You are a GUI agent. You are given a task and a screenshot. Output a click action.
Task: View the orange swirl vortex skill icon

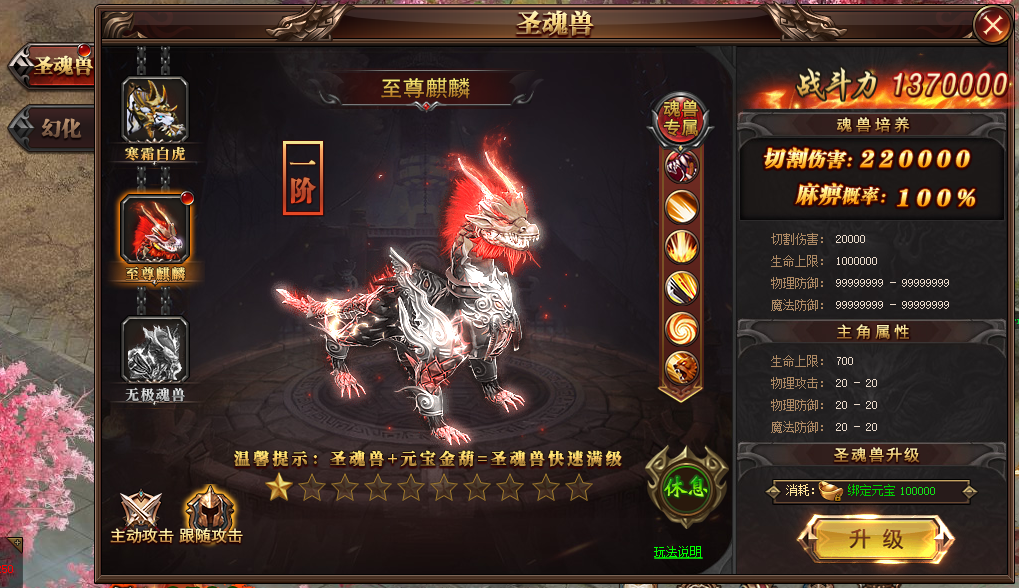pyautogui.click(x=682, y=327)
